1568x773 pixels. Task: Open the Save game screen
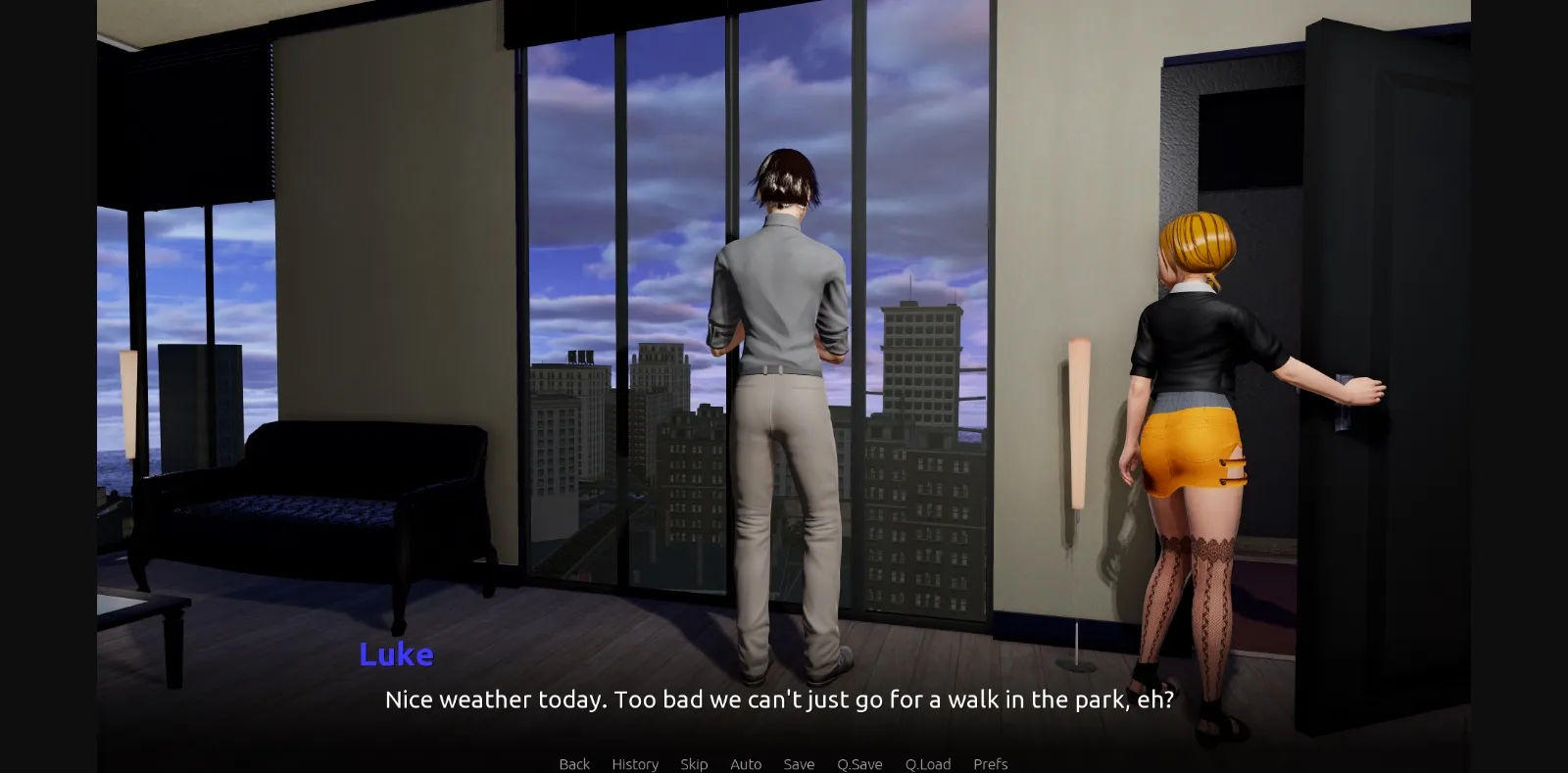click(x=799, y=764)
